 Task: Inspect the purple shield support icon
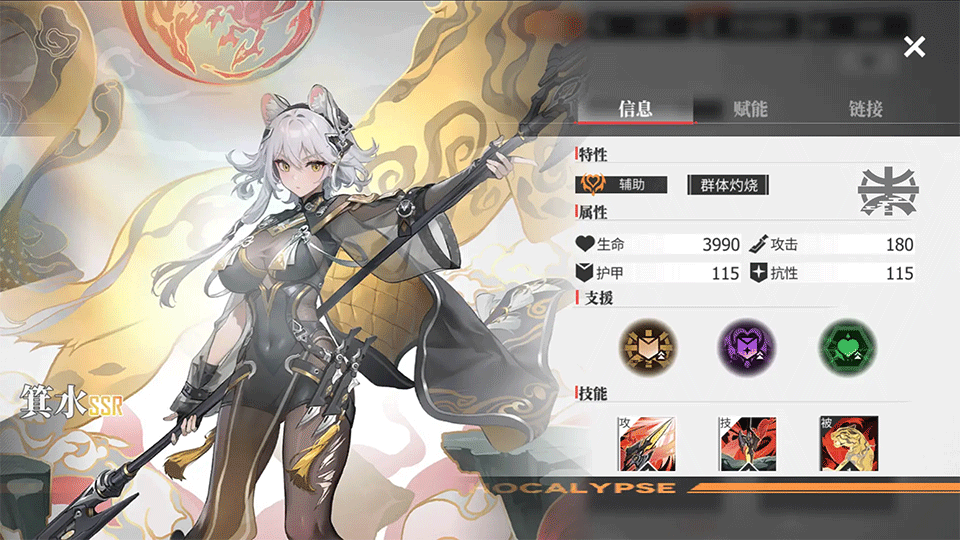click(x=745, y=348)
